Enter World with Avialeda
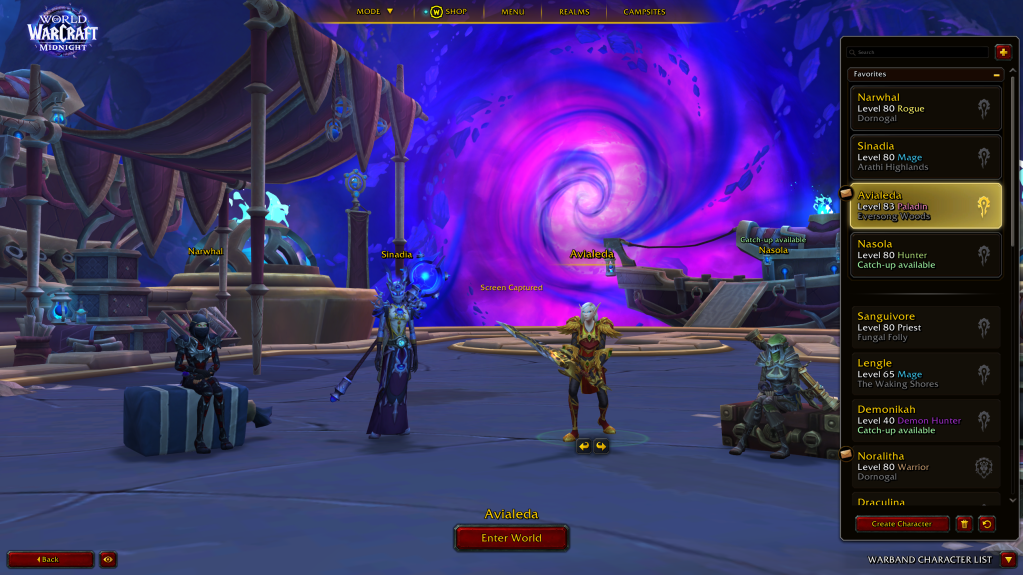 coord(511,538)
